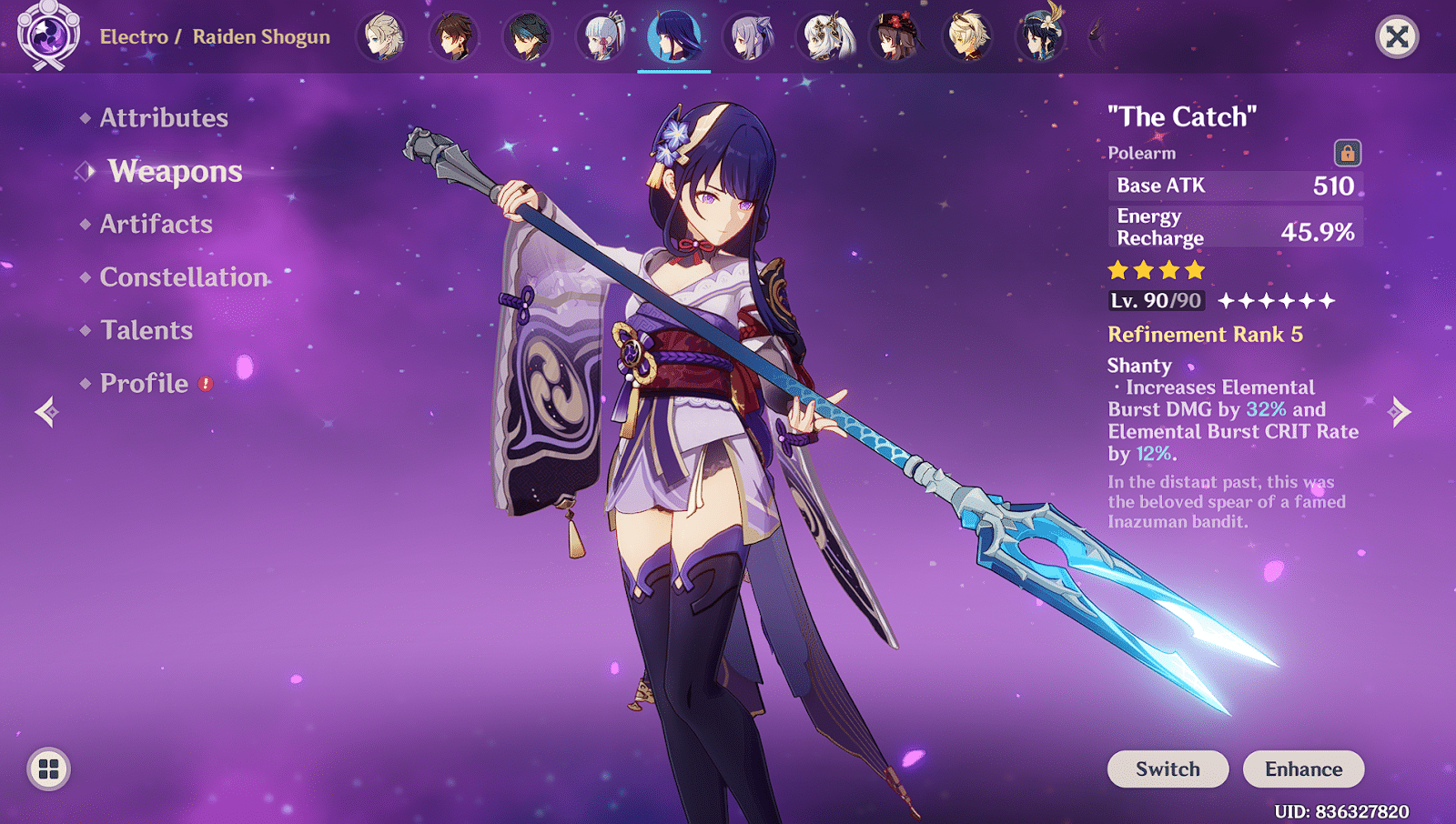Open the Attributes section
Viewport: 1456px width, 824px height.
(x=164, y=118)
